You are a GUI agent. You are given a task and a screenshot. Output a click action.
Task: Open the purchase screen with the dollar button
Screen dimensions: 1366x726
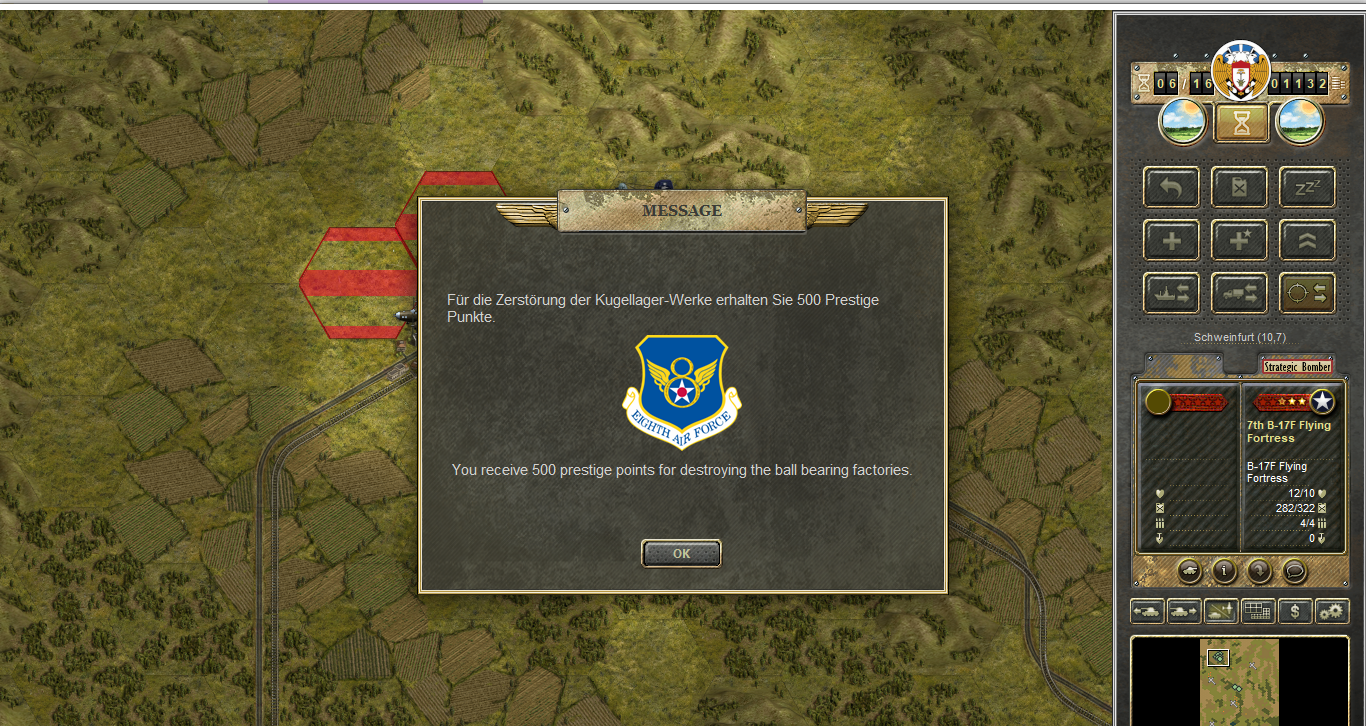tap(1295, 610)
